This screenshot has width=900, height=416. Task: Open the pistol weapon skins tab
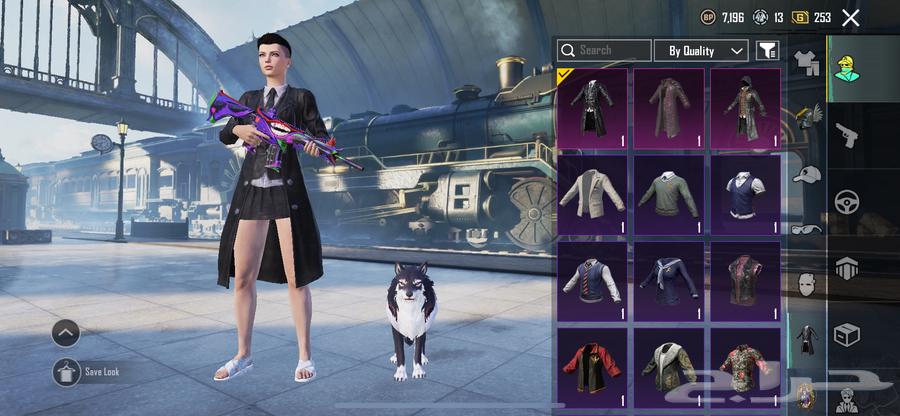point(847,135)
